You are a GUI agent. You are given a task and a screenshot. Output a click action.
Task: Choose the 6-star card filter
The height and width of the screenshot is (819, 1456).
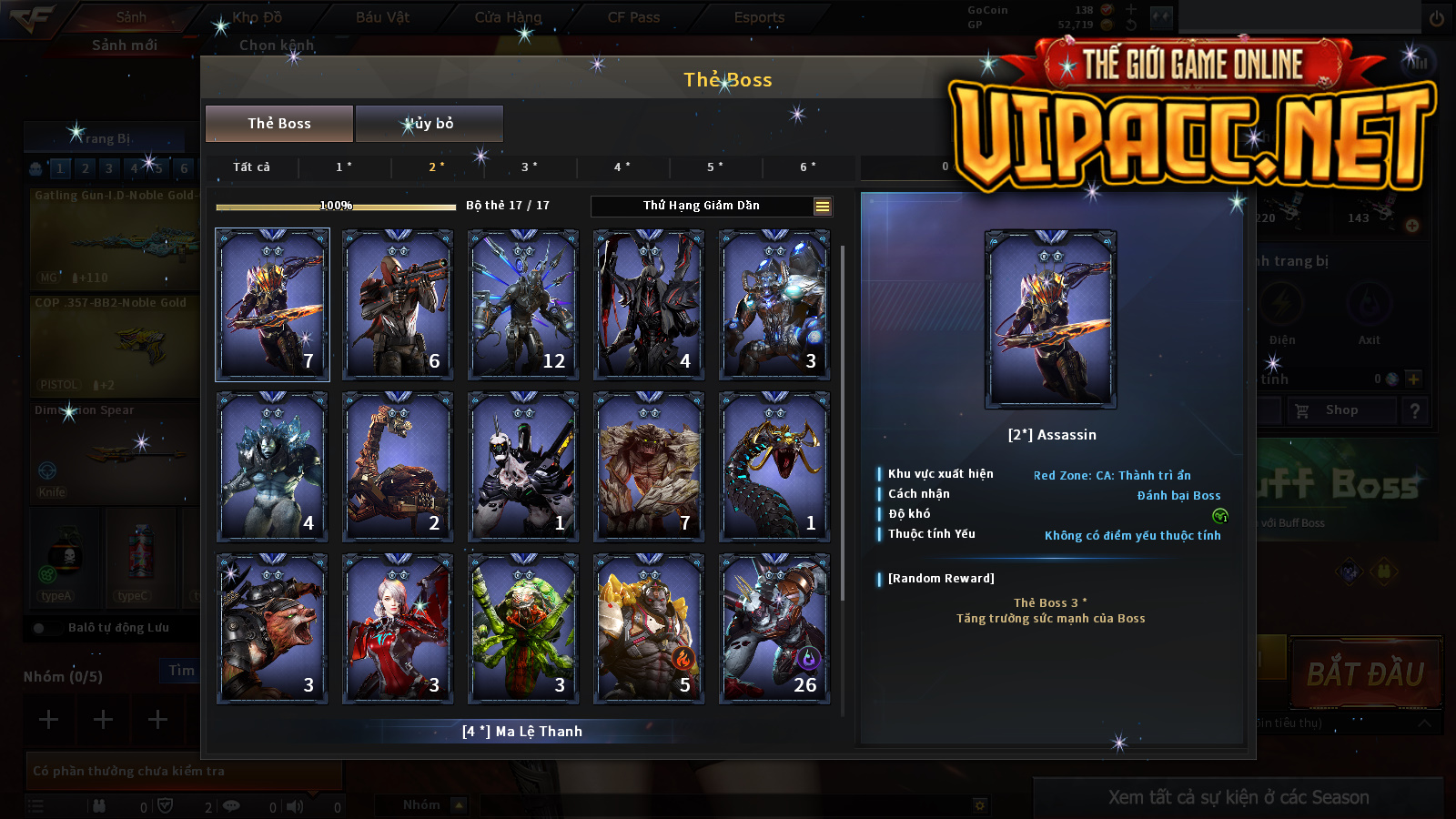coord(808,167)
